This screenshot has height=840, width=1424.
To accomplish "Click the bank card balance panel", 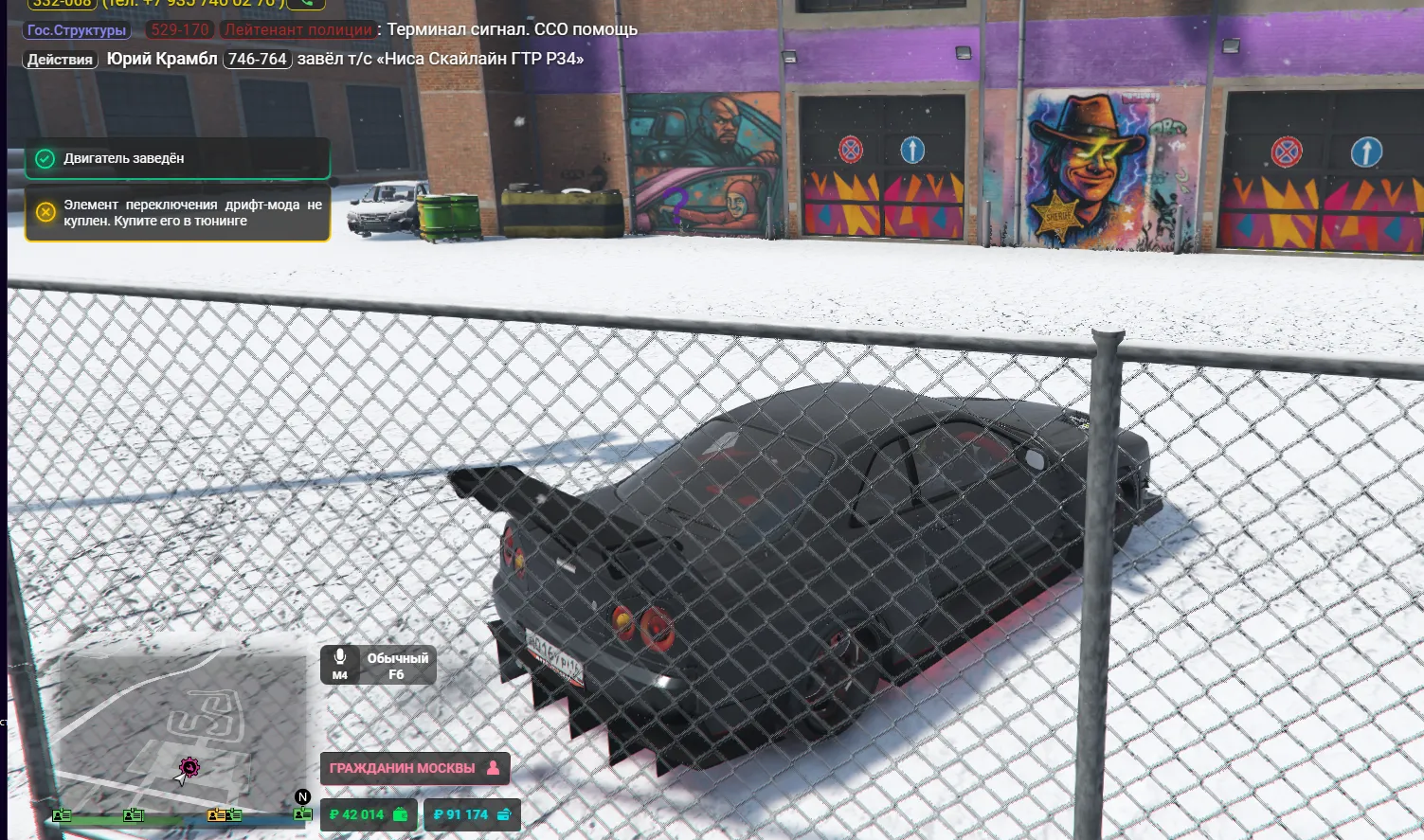I will [x=472, y=814].
